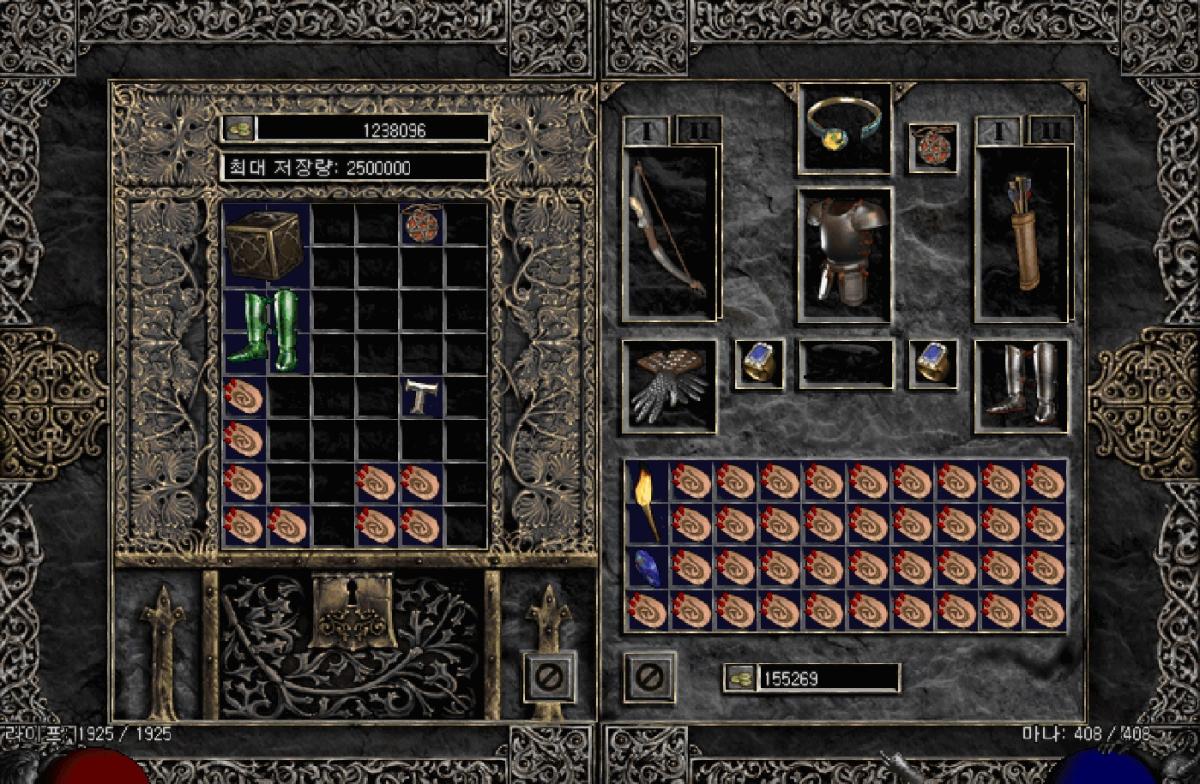Pick up the T-shaped item in stash
This screenshot has width=1200, height=784.
click(421, 397)
